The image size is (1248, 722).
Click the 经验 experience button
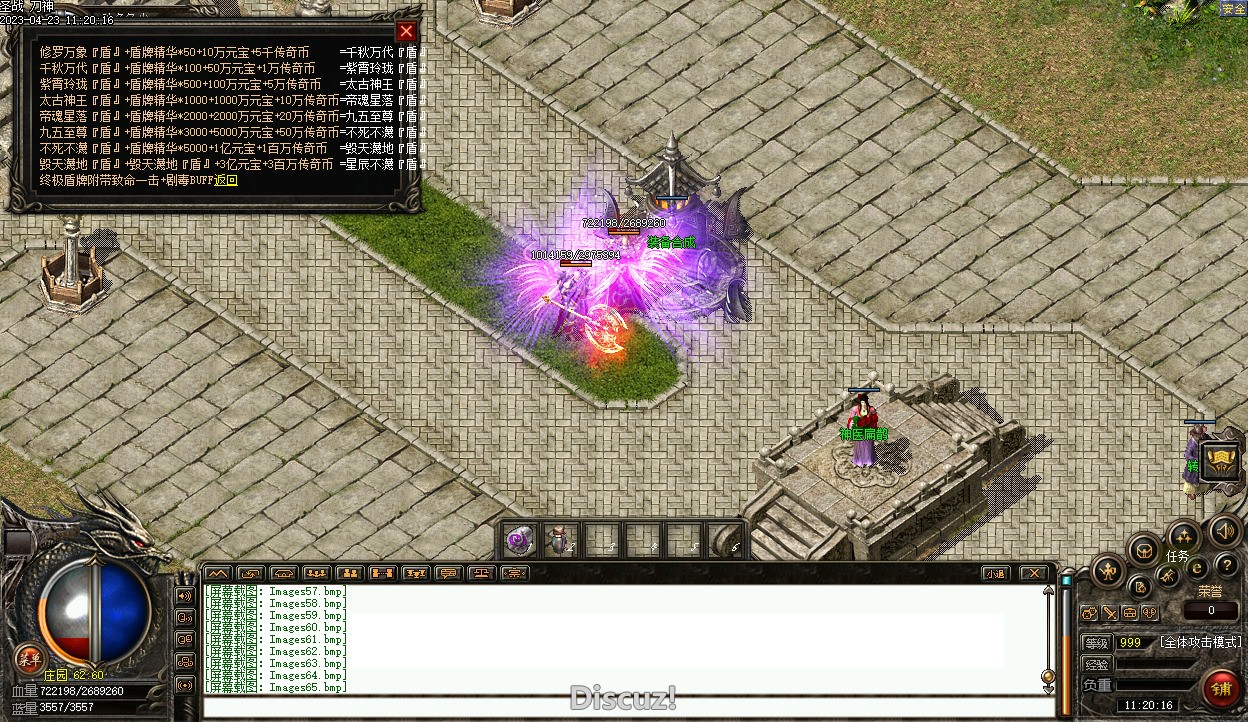(1096, 664)
